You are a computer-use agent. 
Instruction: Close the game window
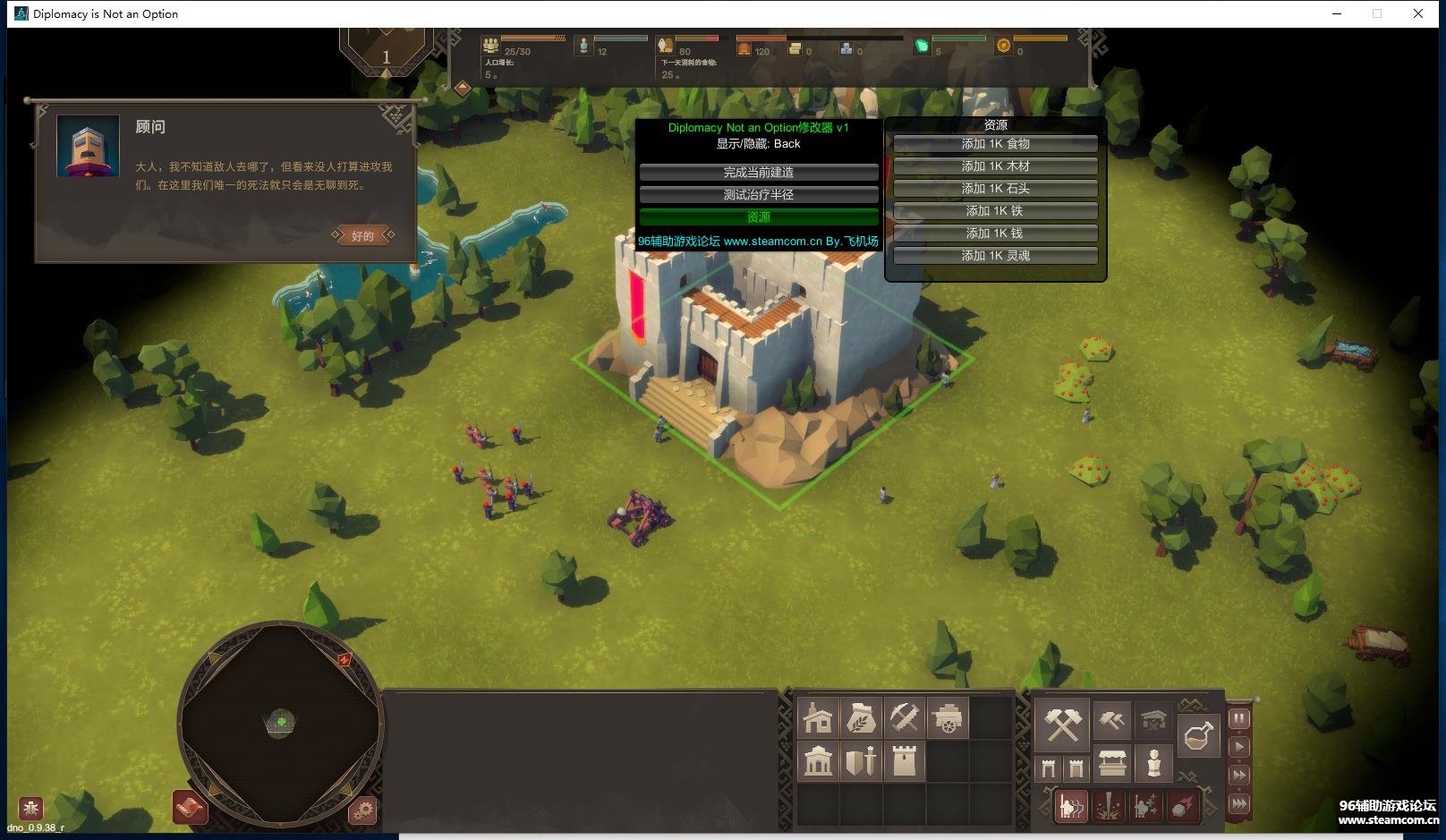coord(1418,13)
